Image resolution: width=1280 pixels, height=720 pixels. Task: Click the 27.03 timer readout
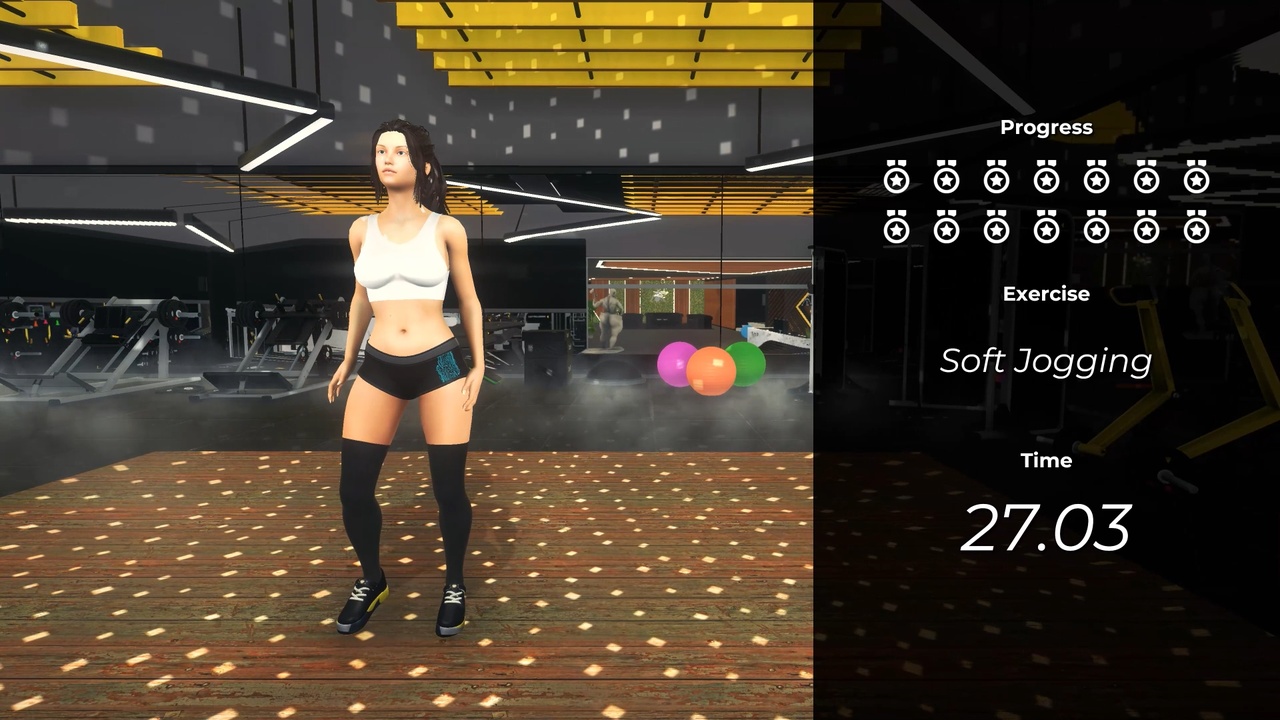[x=1046, y=527]
